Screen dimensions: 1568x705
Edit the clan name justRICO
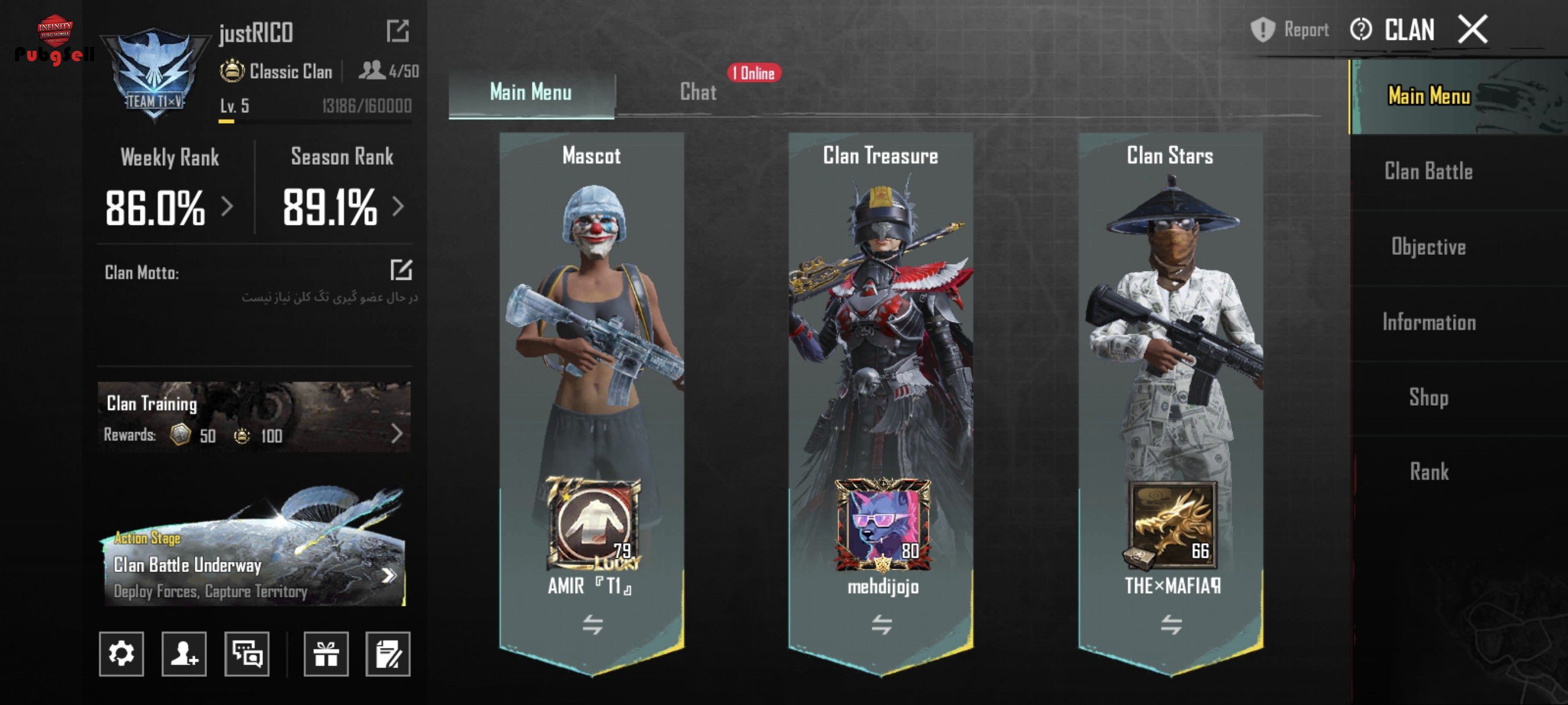click(x=397, y=31)
